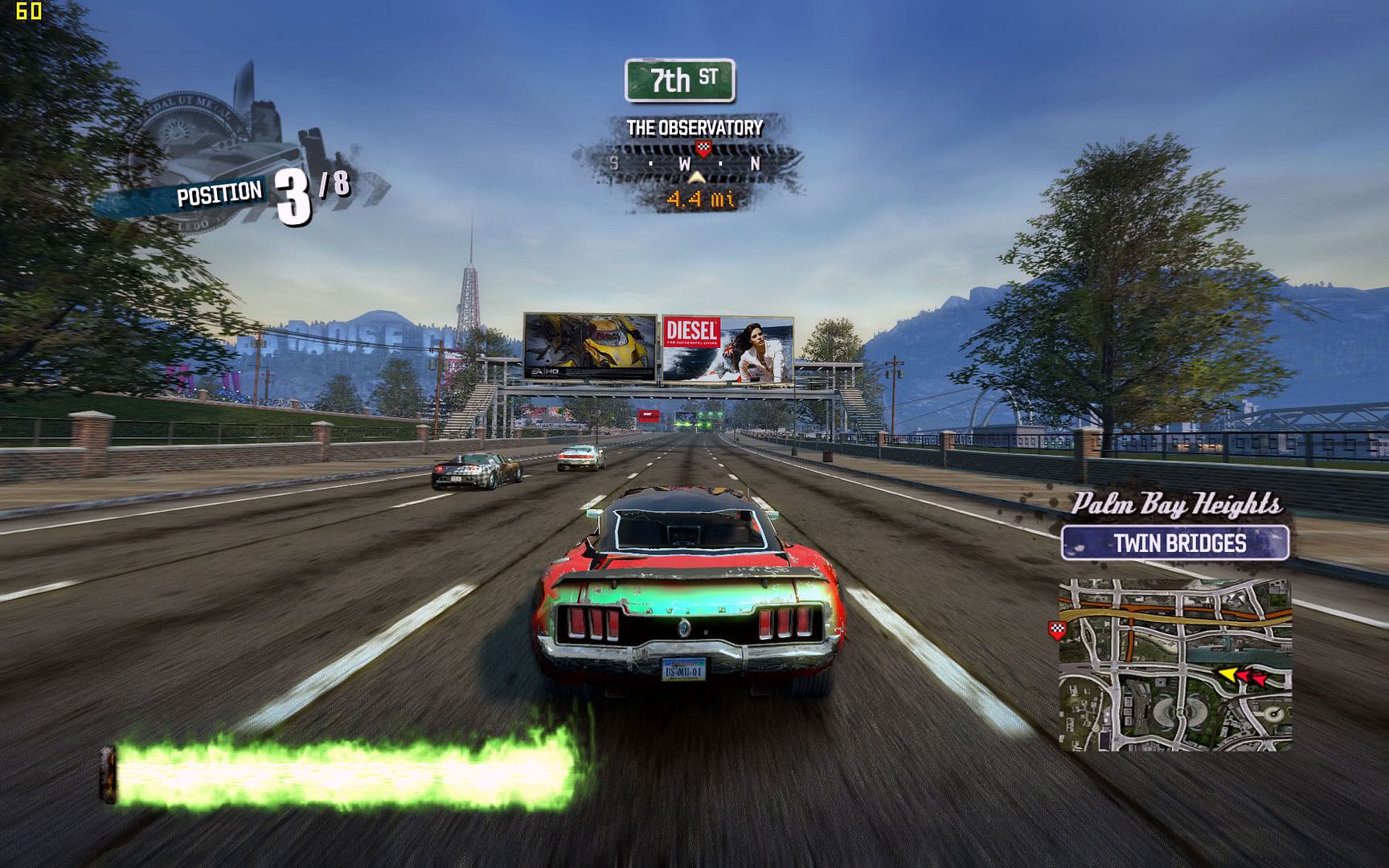The height and width of the screenshot is (868, 1389).
Task: Click the city minimap
Action: 1175,665
